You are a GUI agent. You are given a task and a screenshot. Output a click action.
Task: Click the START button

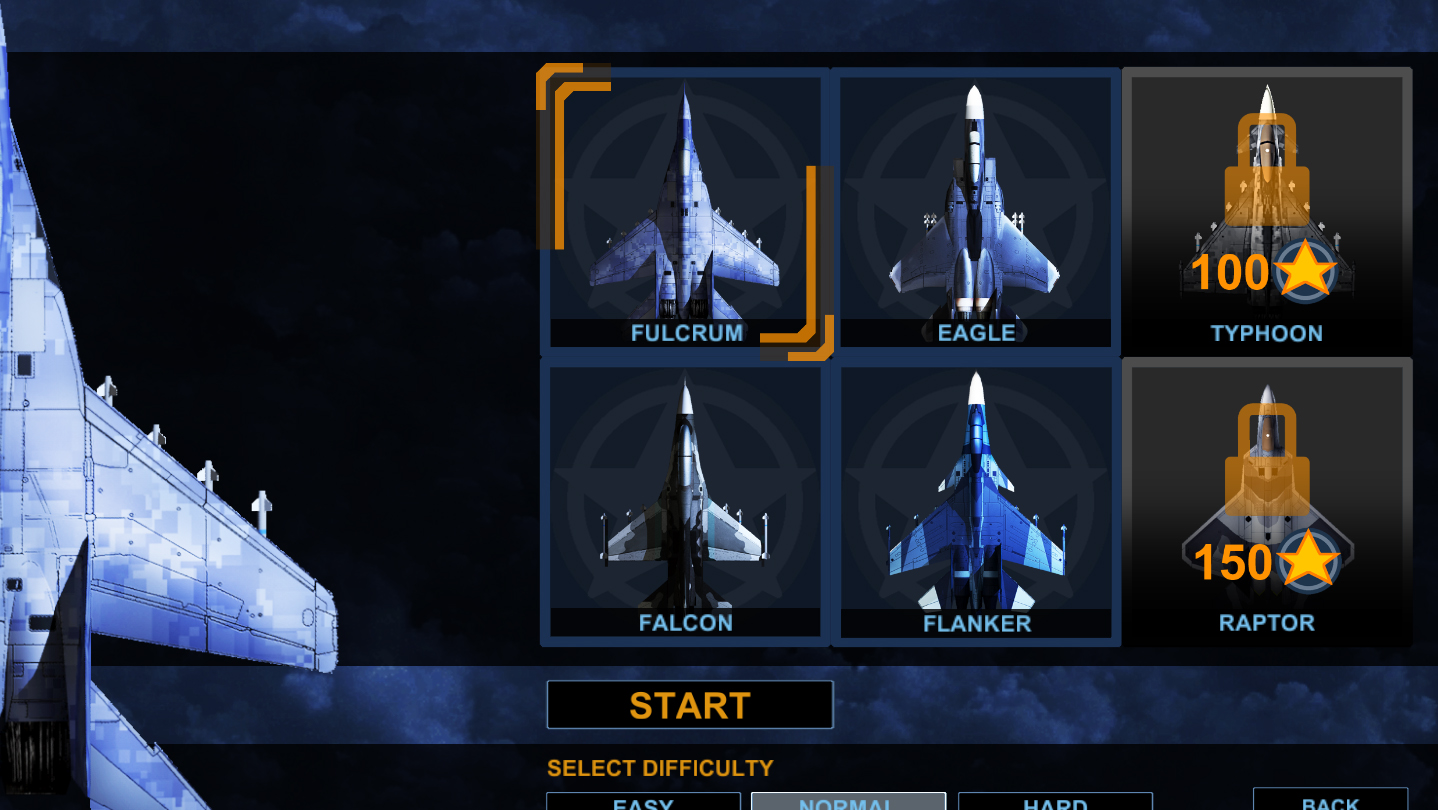(690, 705)
